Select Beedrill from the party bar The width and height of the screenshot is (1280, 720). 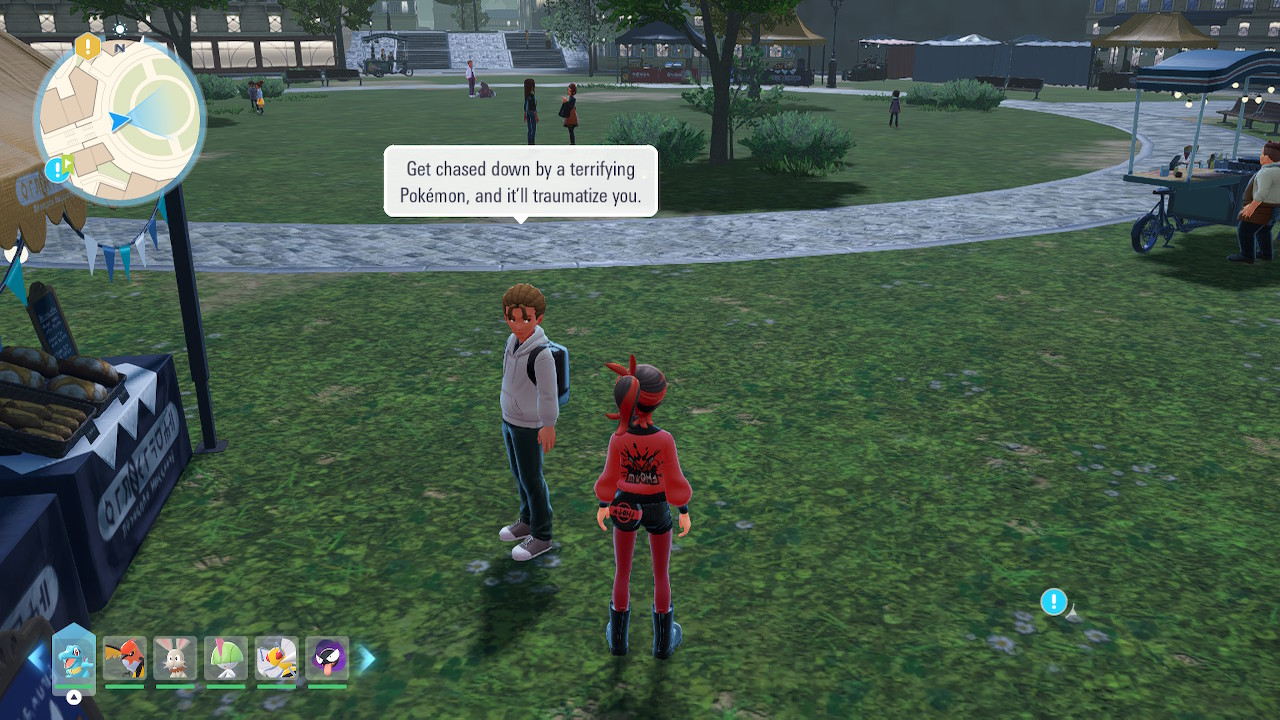276,658
